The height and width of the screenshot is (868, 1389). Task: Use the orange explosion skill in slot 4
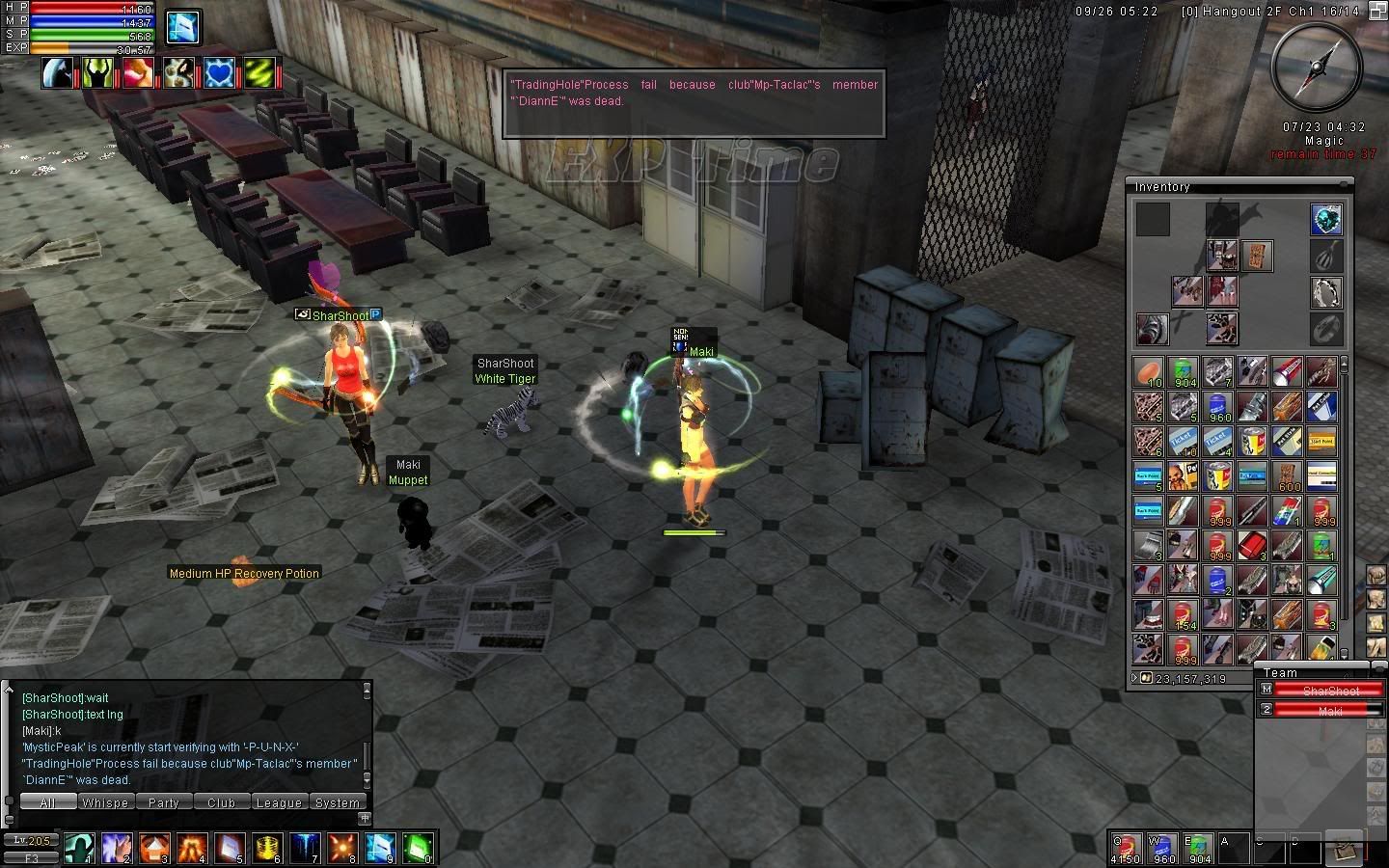[192, 847]
